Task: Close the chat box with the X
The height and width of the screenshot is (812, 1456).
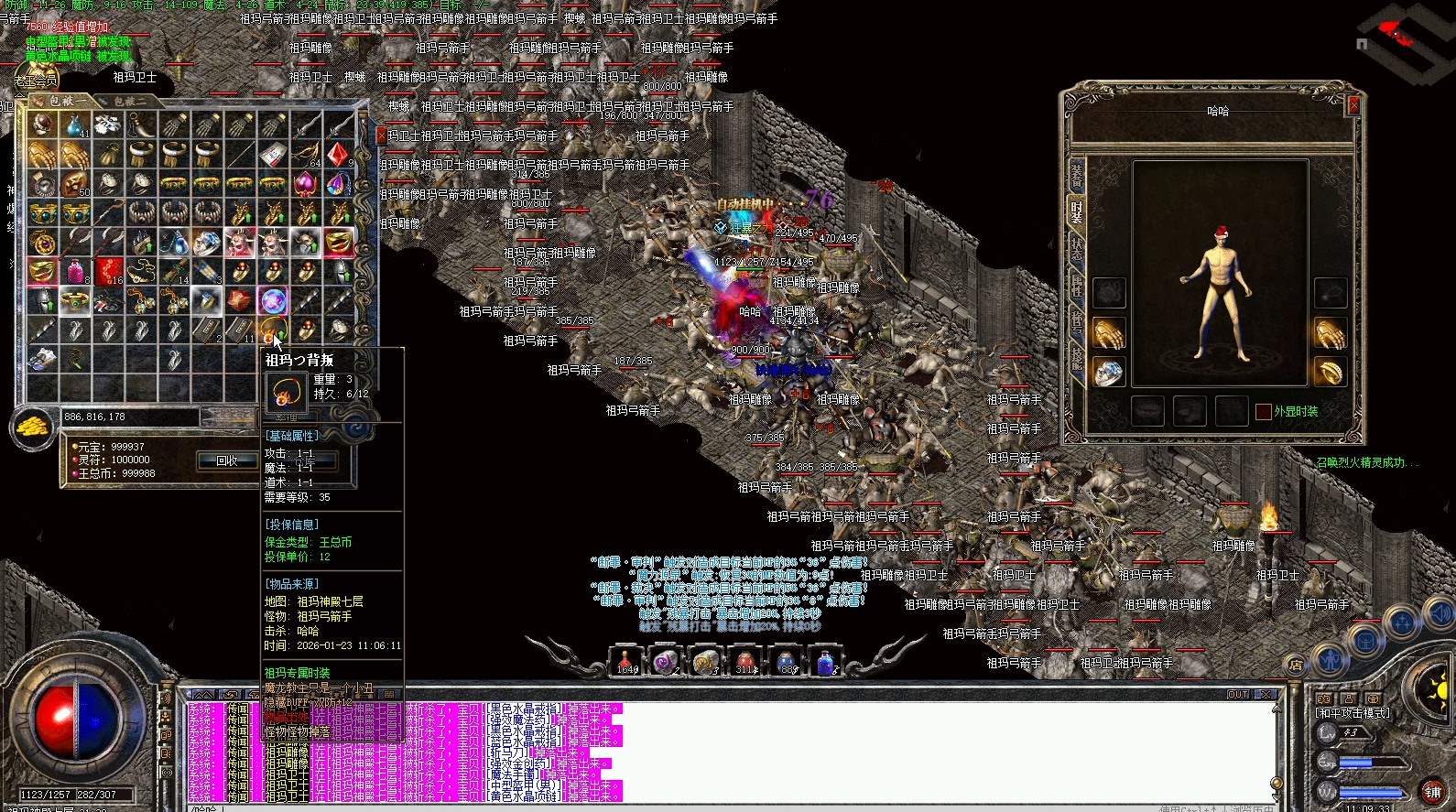Action: pos(1266,695)
